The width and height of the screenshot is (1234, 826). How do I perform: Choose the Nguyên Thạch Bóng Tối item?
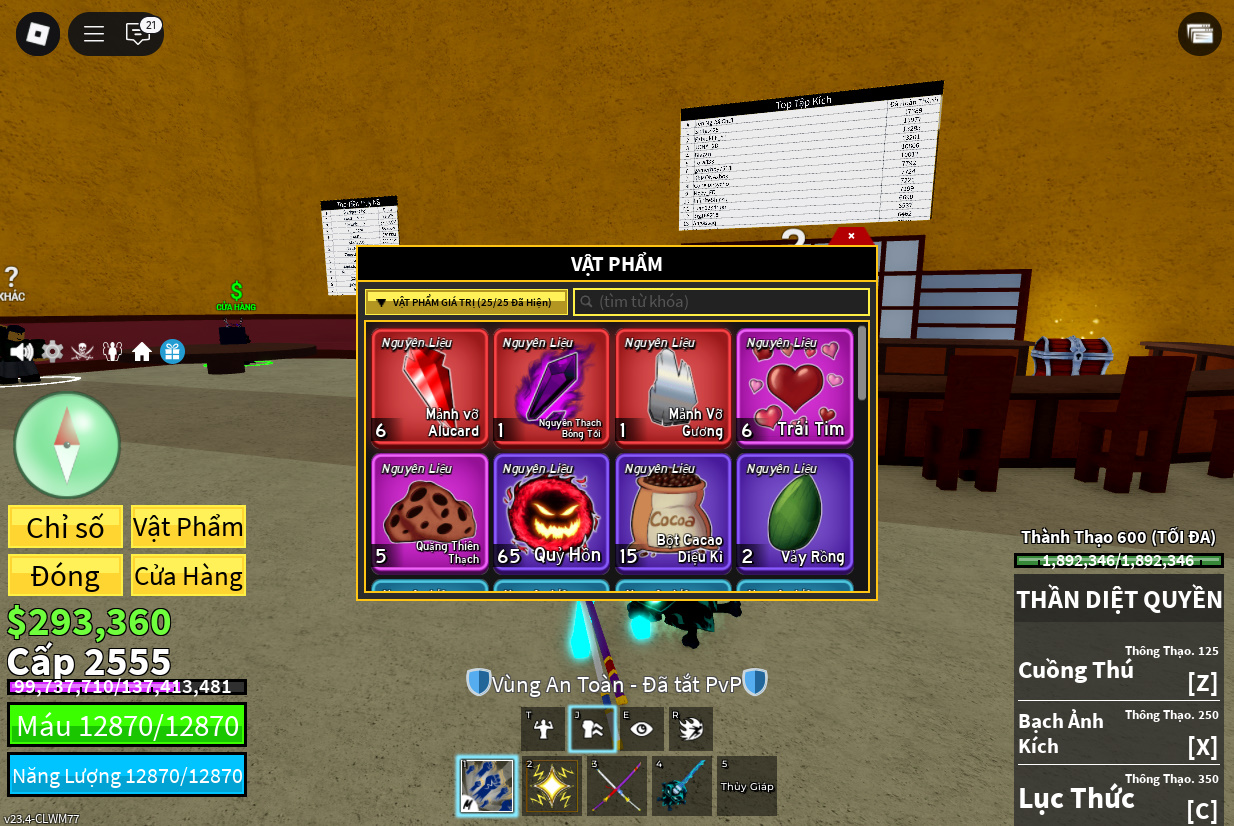pos(551,386)
